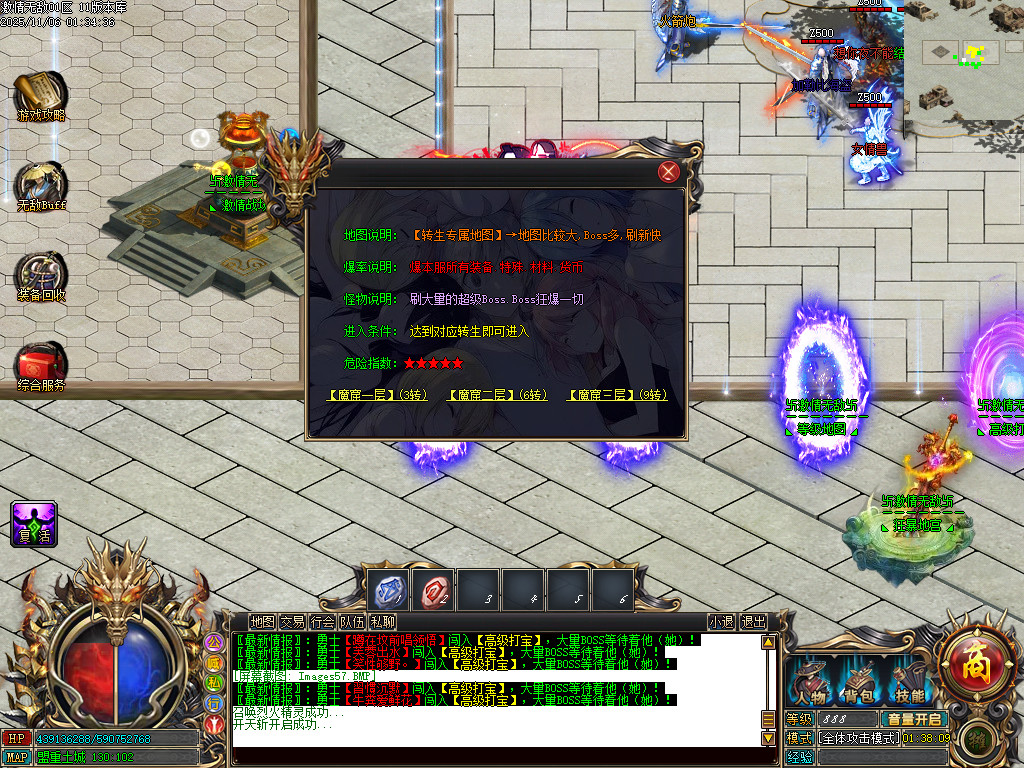The width and height of the screenshot is (1024, 768).
Task: Switch to the 行会 guild tab
Action: (322, 622)
